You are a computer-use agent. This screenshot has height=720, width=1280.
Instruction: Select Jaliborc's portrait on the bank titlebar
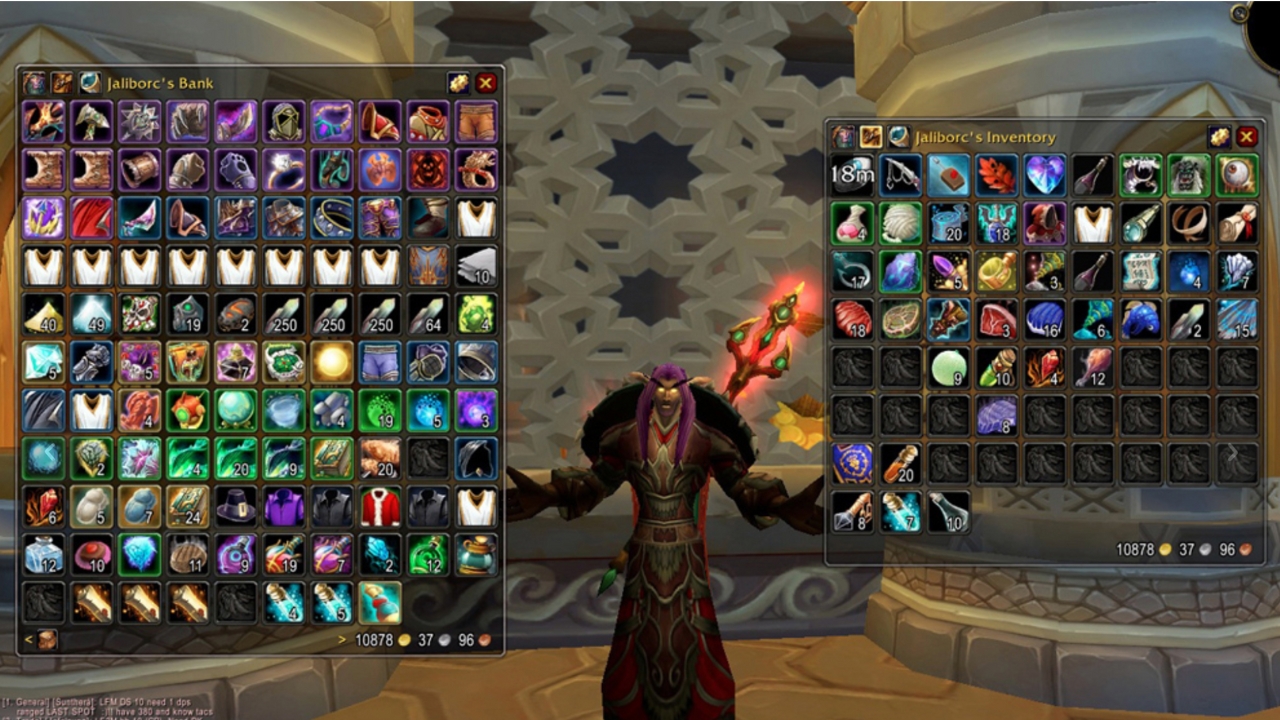(x=34, y=84)
